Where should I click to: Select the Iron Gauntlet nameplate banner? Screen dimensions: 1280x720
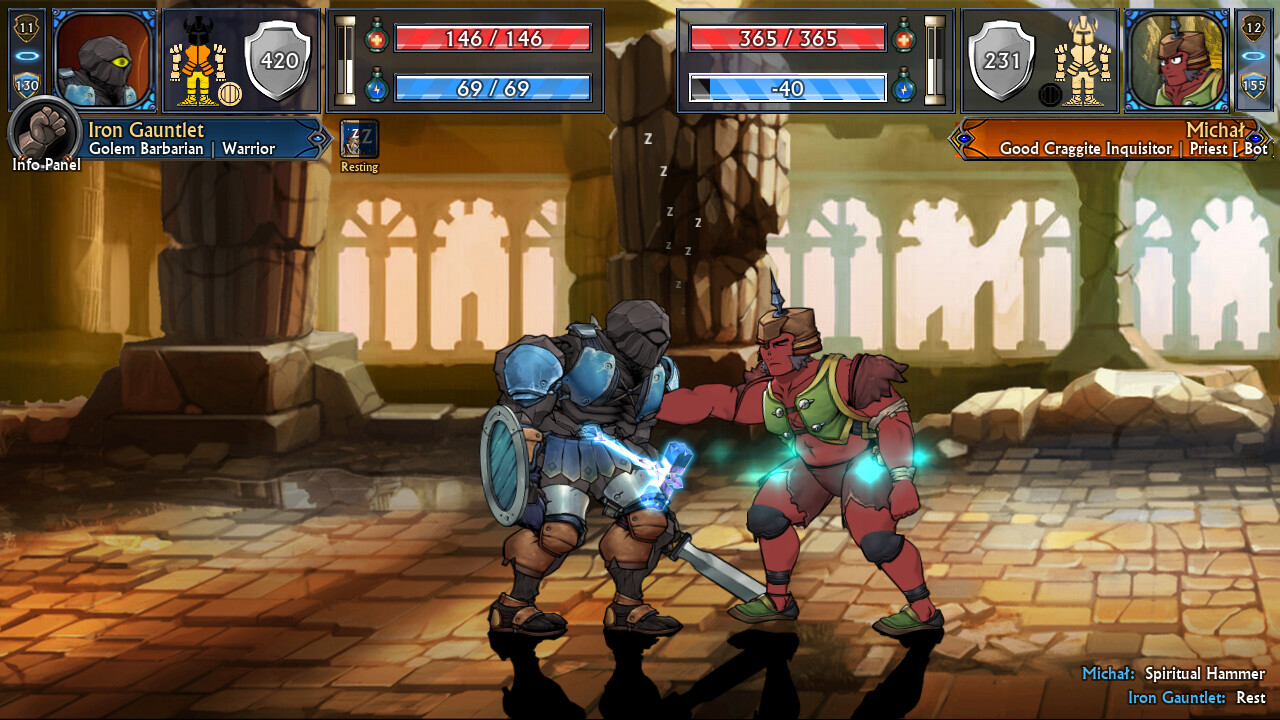click(190, 139)
